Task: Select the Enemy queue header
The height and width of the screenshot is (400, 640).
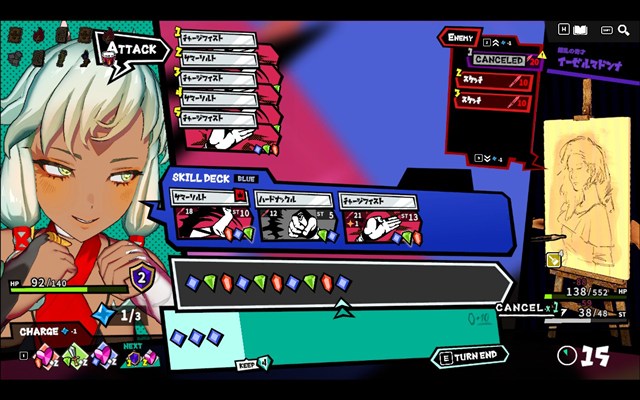Action: click(460, 38)
